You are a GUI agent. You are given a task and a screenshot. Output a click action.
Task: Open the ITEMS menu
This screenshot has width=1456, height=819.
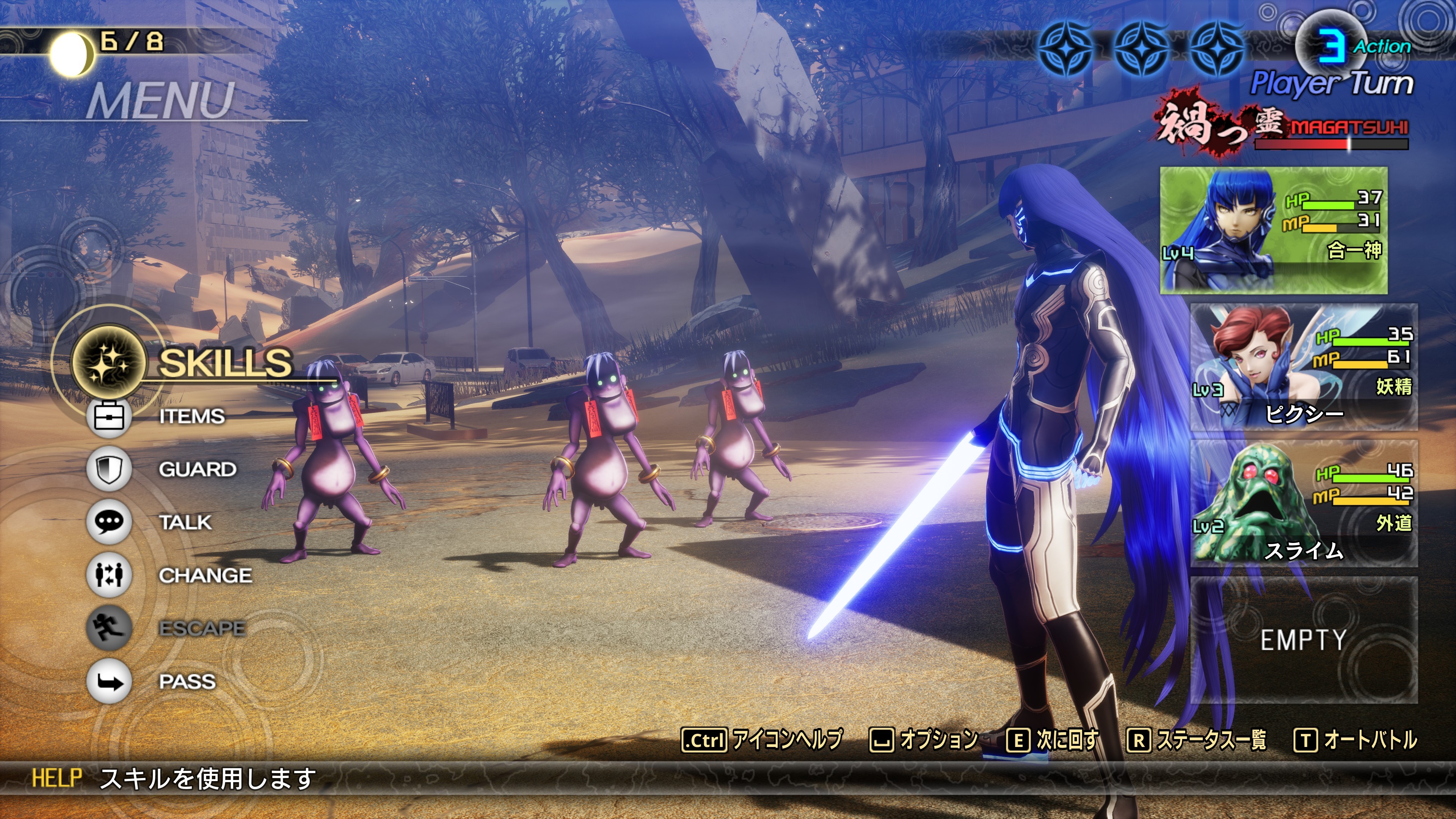coord(191,417)
